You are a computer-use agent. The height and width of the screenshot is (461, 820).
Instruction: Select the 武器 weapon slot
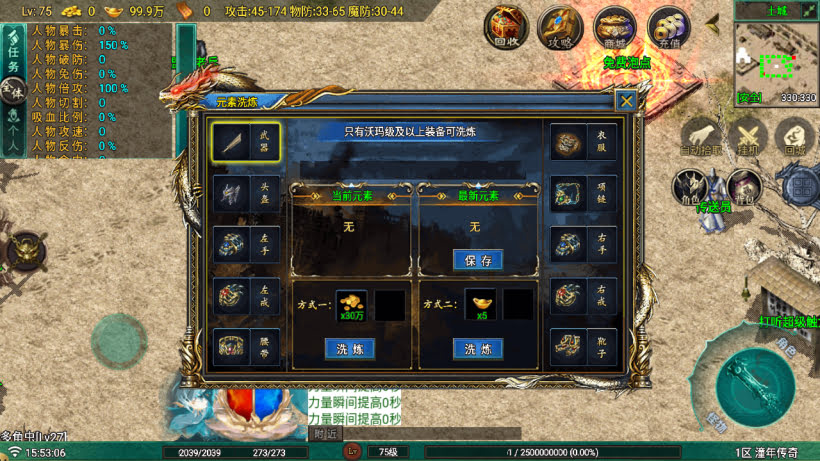[x=246, y=142]
